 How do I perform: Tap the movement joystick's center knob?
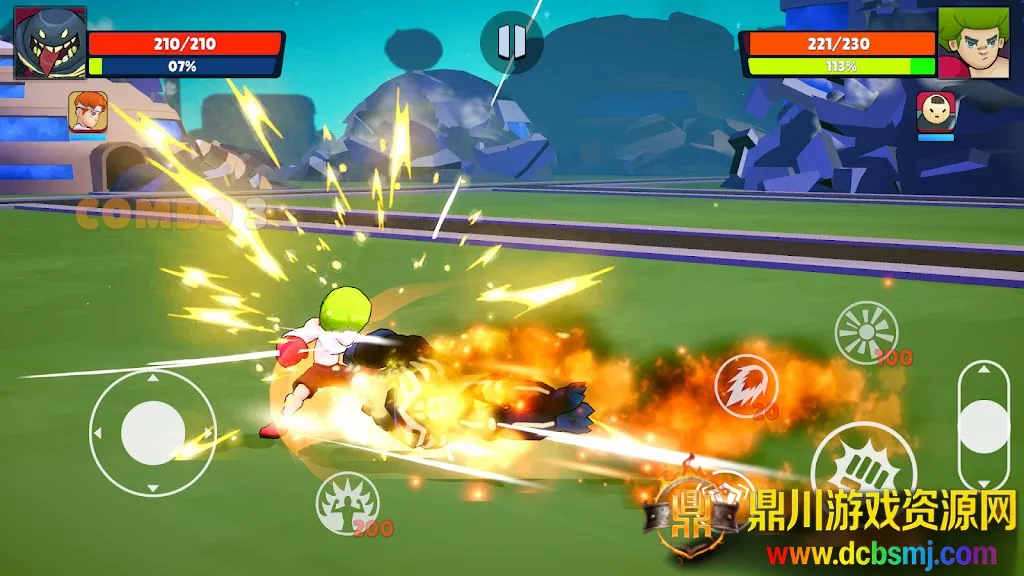(x=153, y=433)
